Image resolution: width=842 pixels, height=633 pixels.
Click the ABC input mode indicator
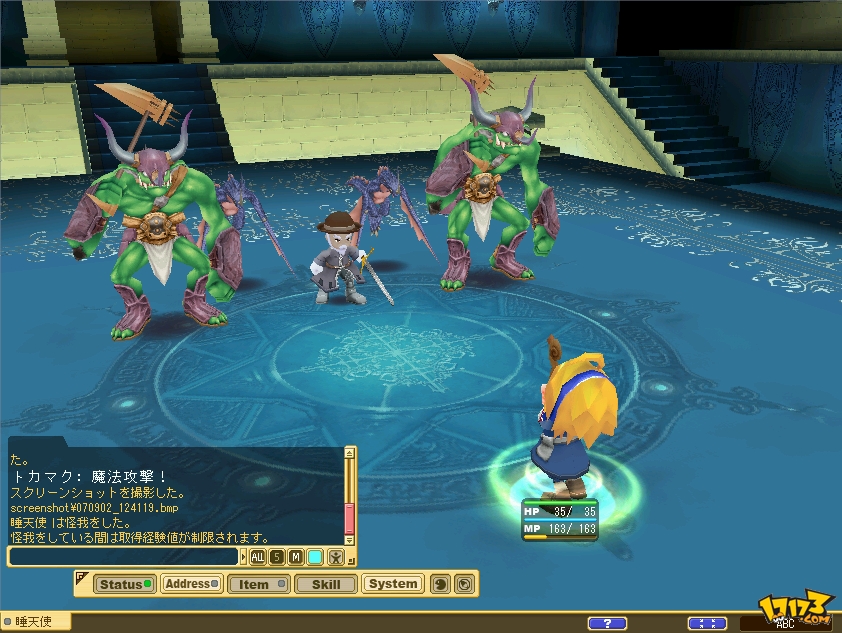click(785, 624)
